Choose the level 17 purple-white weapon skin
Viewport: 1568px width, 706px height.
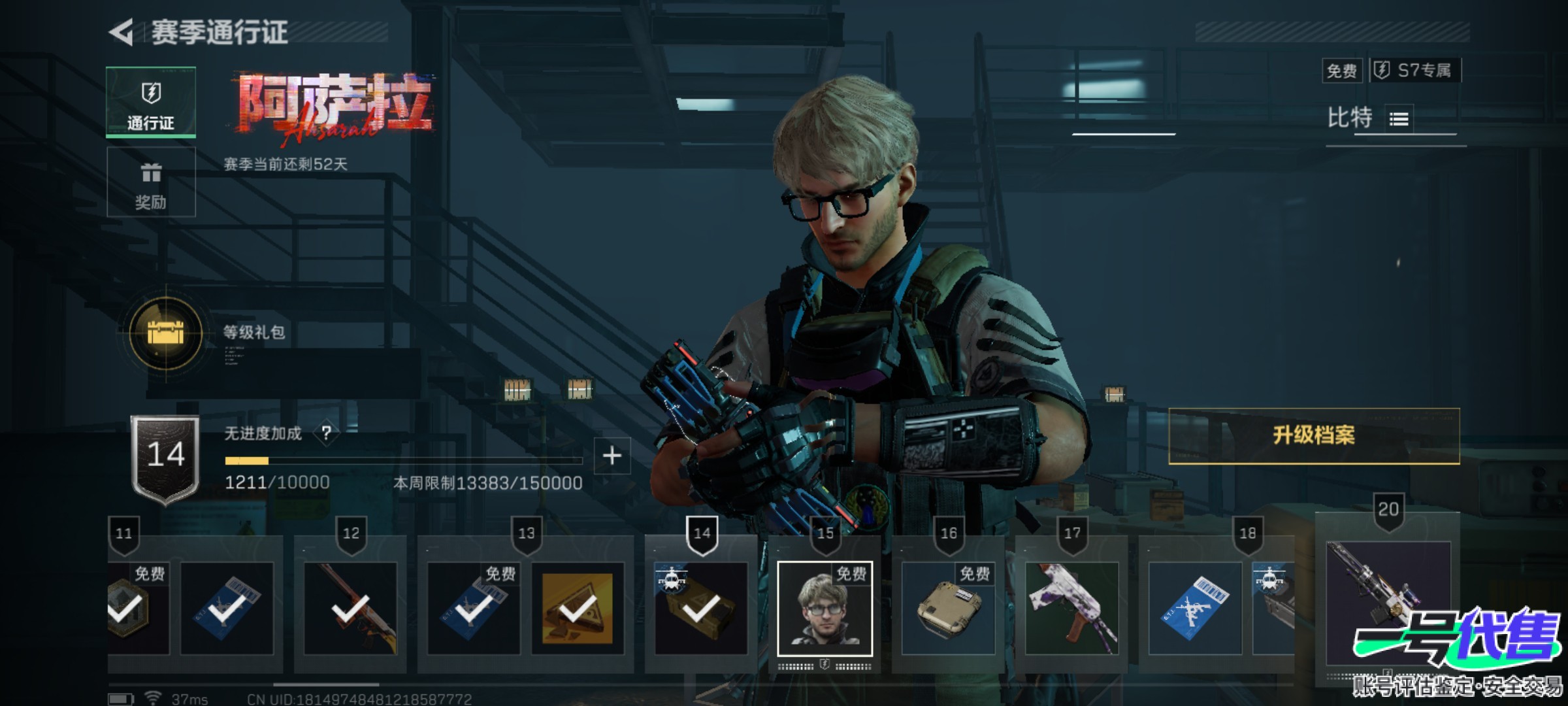click(1071, 609)
